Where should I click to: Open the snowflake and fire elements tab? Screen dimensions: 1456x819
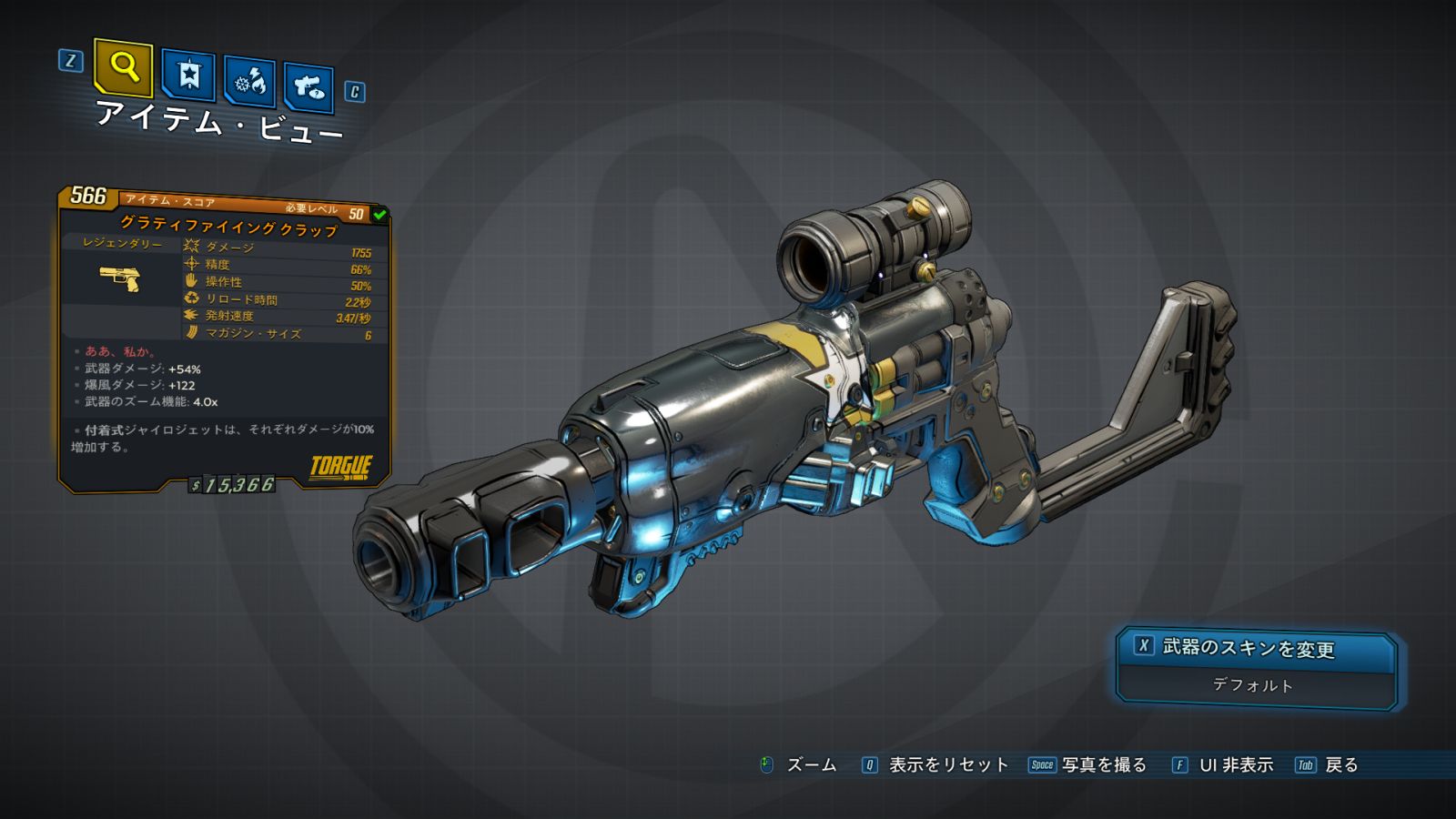[250, 82]
